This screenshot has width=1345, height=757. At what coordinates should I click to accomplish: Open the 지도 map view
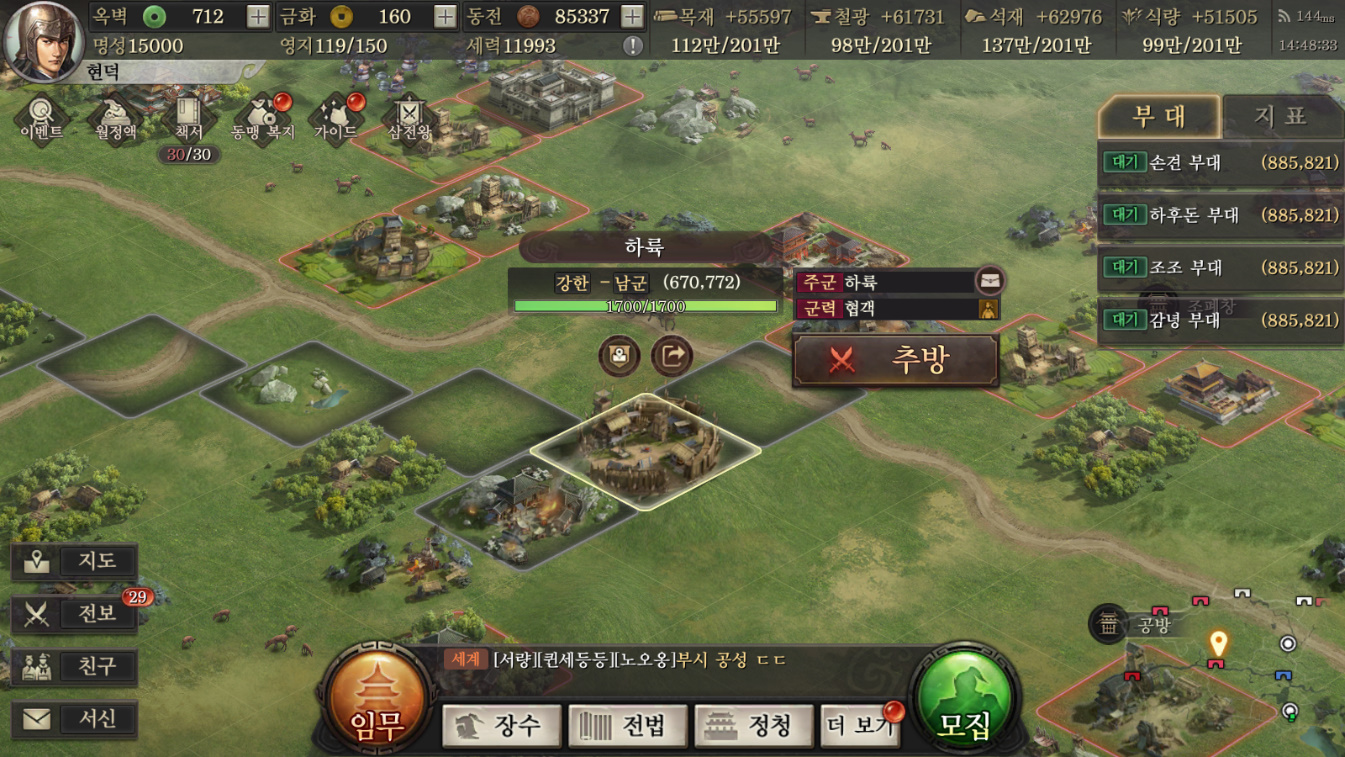76,561
